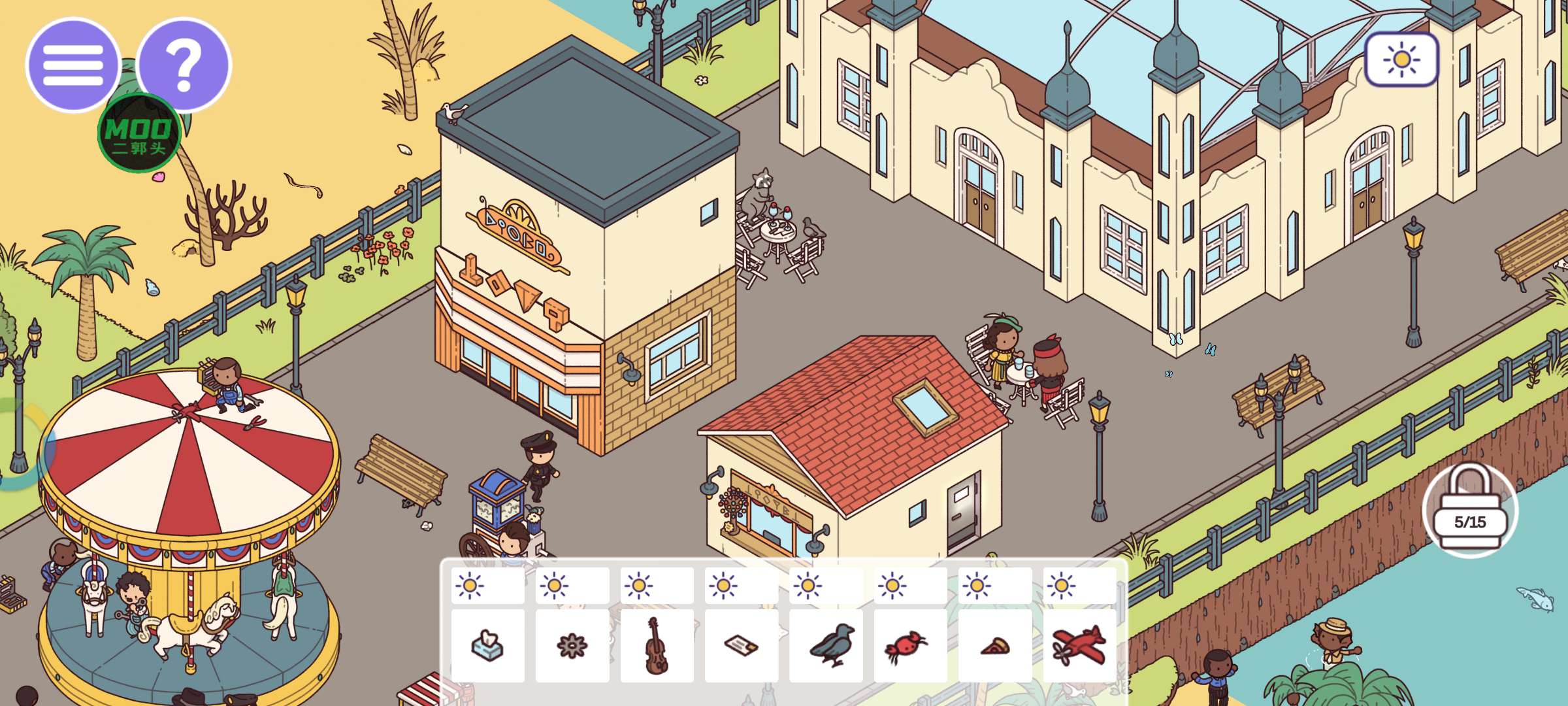Select the violin item slot
Viewport: 1568px width, 706px height.
(657, 646)
